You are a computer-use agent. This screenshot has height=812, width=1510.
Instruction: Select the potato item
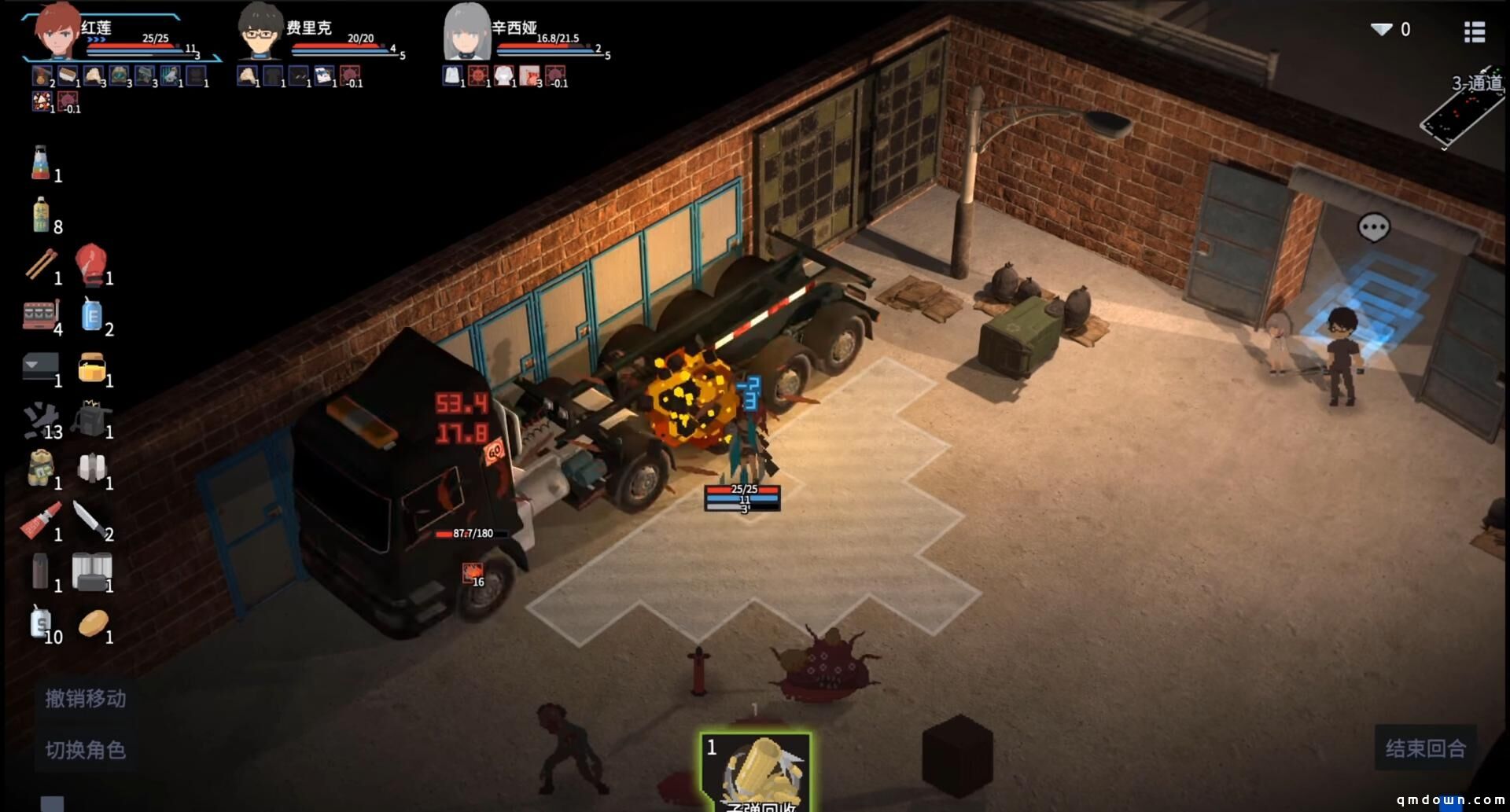[x=92, y=624]
